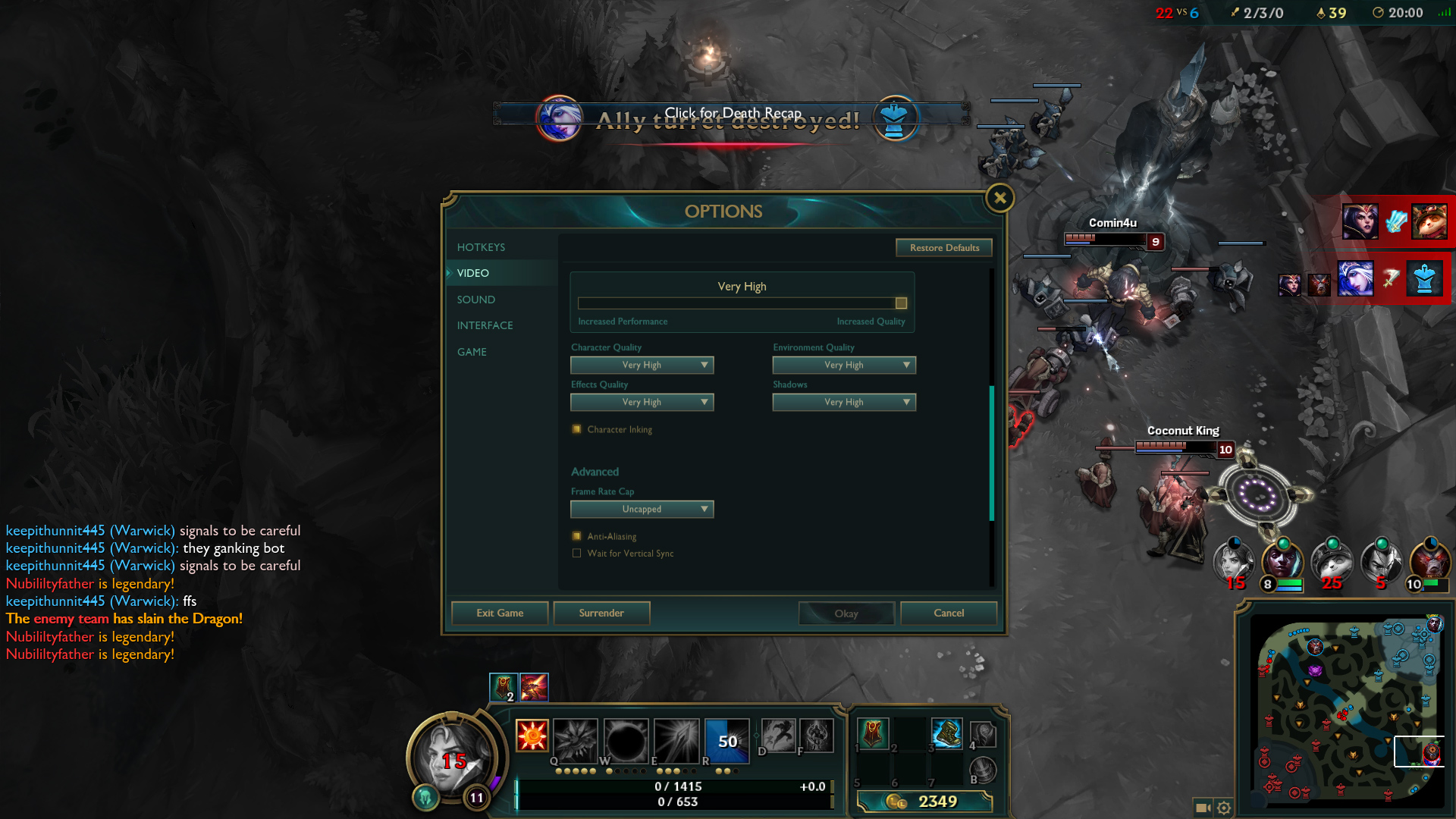Change the Shadows dropdown setting
This screenshot has width=1456, height=819.
coord(844,402)
